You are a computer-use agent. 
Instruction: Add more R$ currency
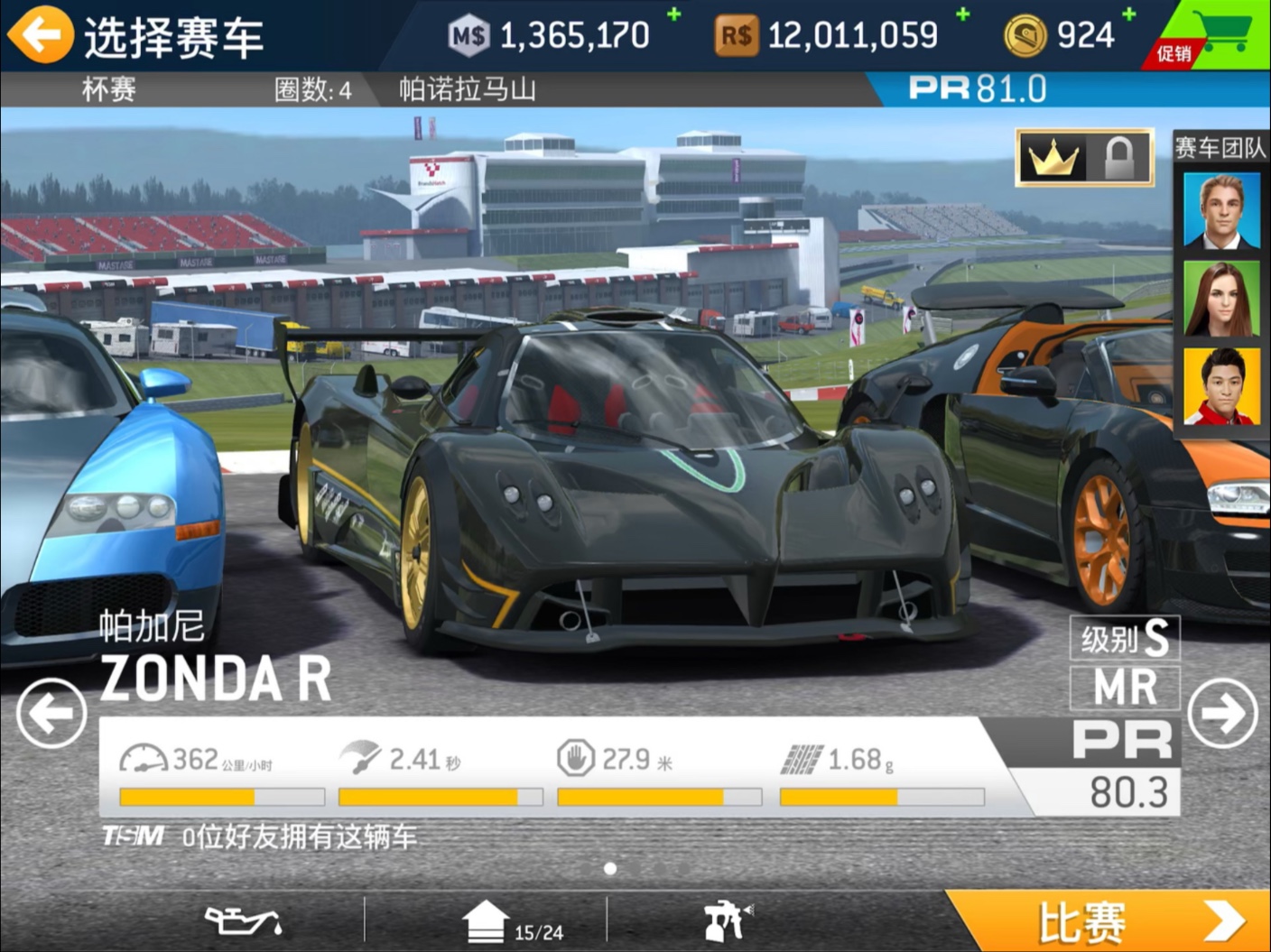click(x=963, y=14)
